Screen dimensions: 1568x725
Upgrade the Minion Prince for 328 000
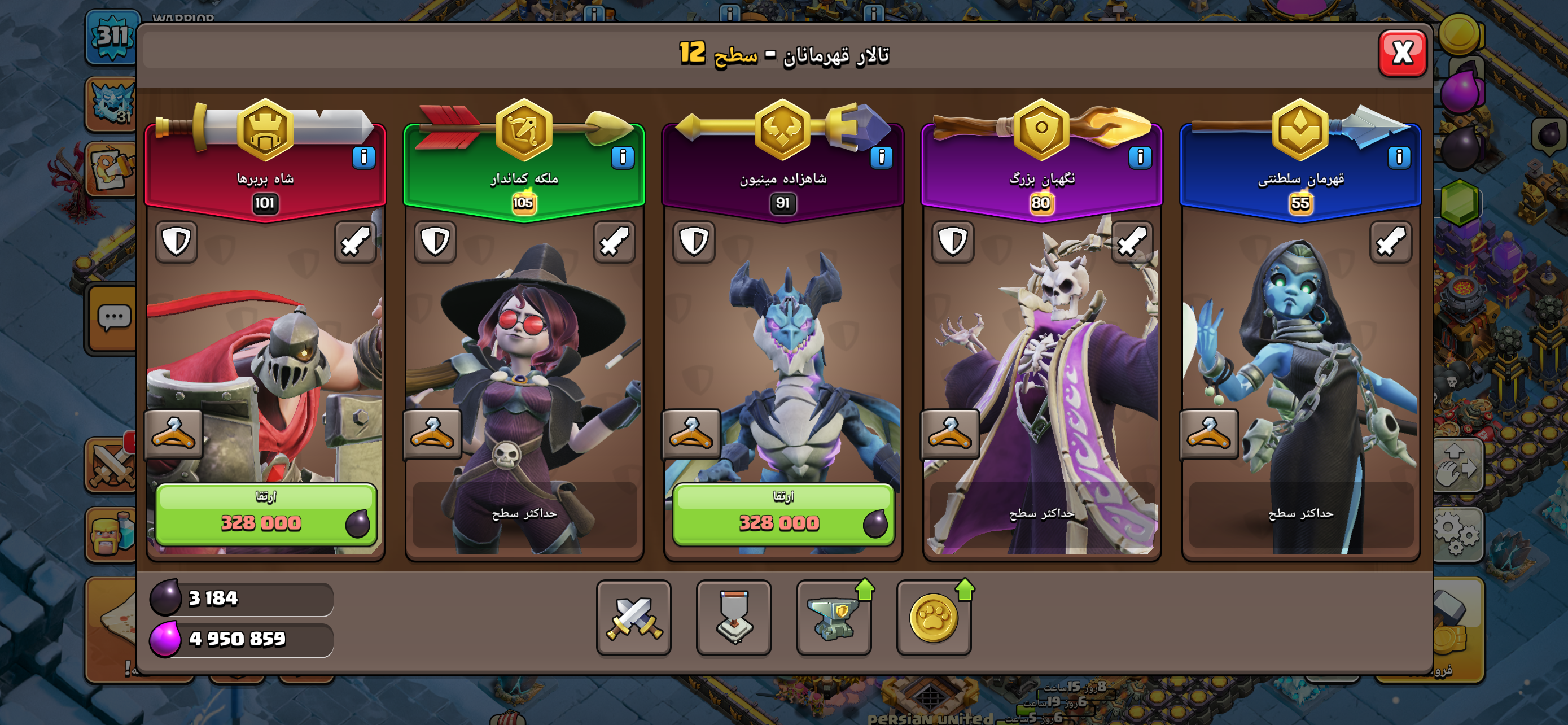tap(783, 514)
